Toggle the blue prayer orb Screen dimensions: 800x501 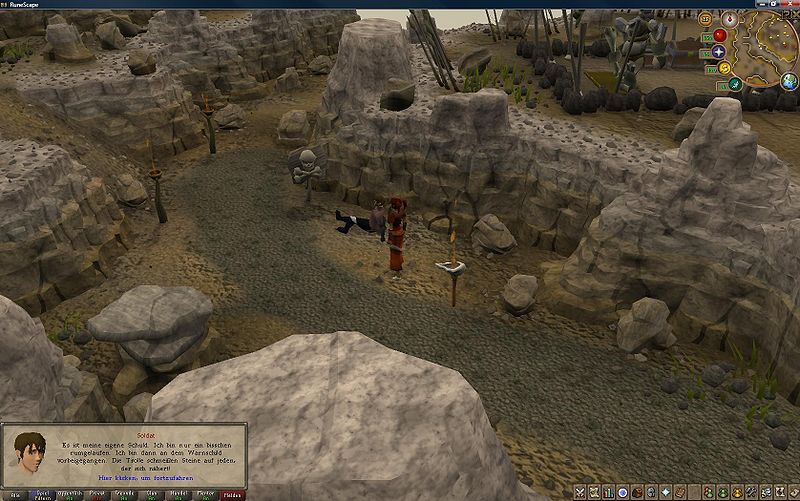(718, 51)
